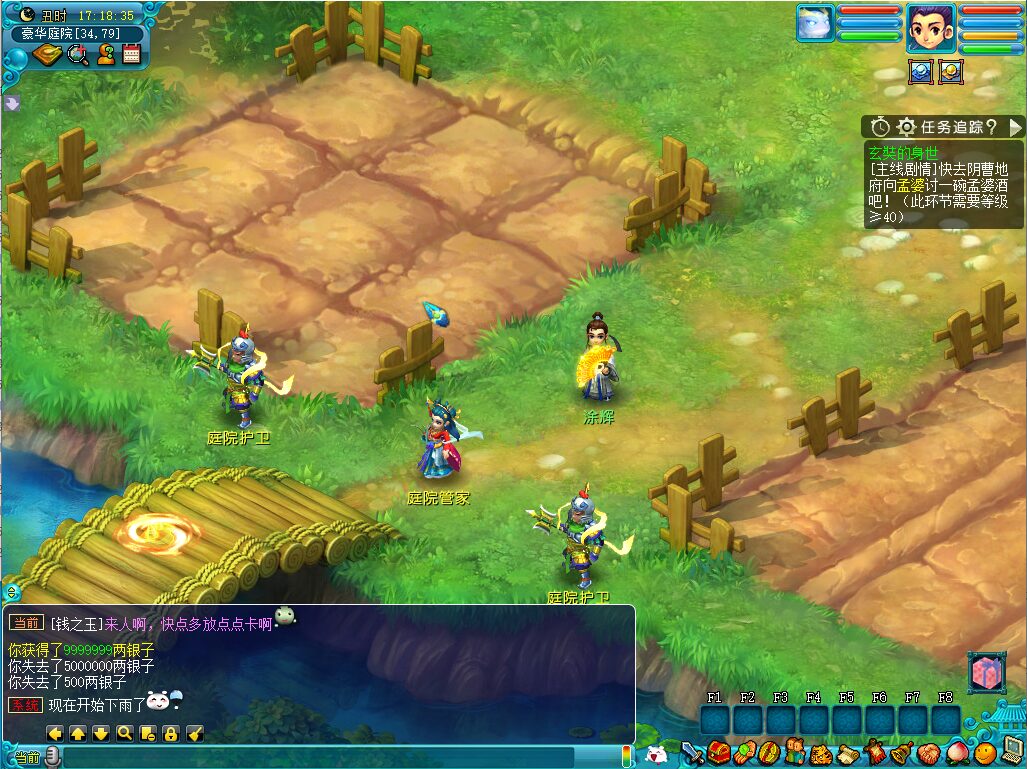1027x769 pixels.
Task: Open the tiger pet icon
Action: (822, 752)
